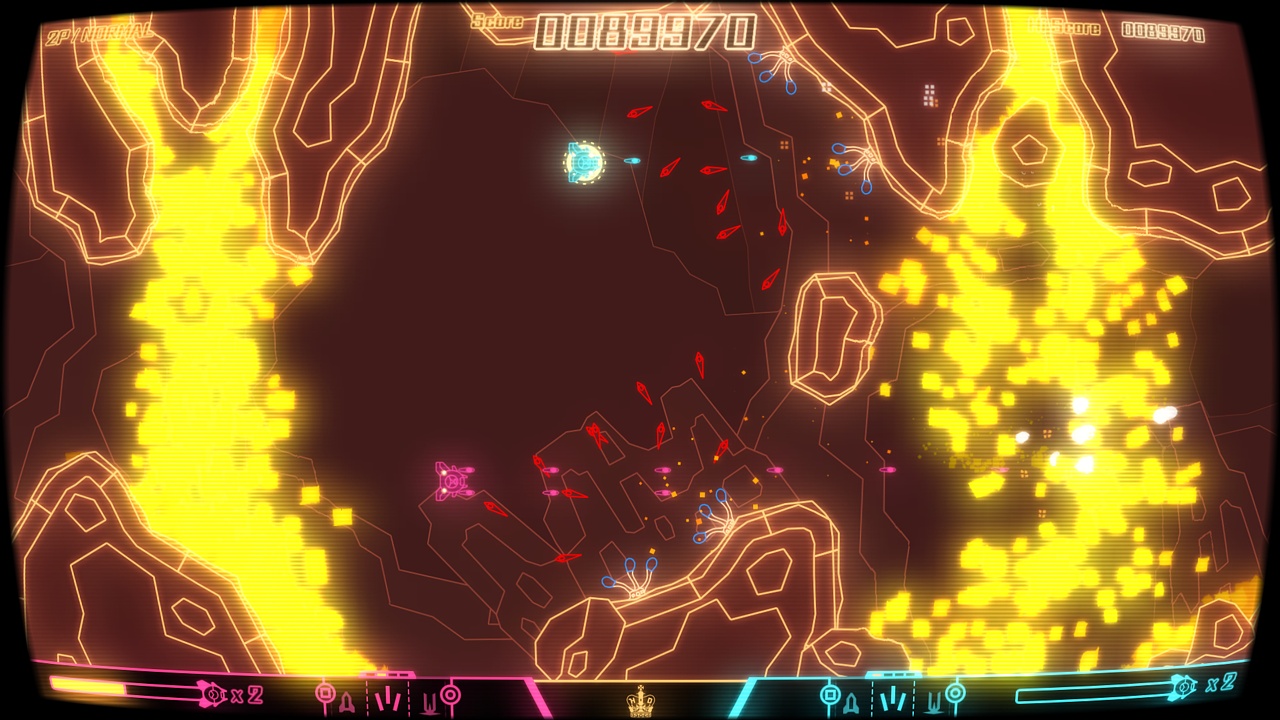This screenshot has height=720, width=1280.
Task: Toggle the cyan player's equipped spread shot weapon
Action: [x=893, y=697]
